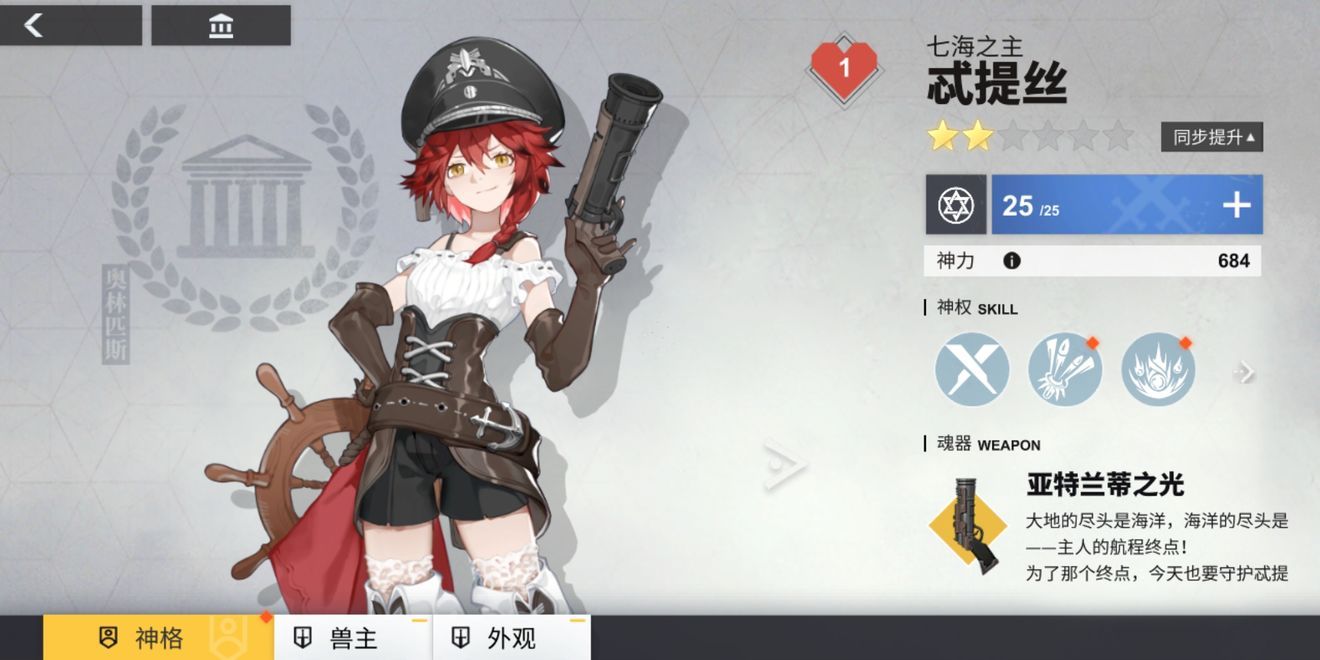The image size is (1320, 660).
Task: Select the falling missiles skill icon
Action: click(1065, 370)
